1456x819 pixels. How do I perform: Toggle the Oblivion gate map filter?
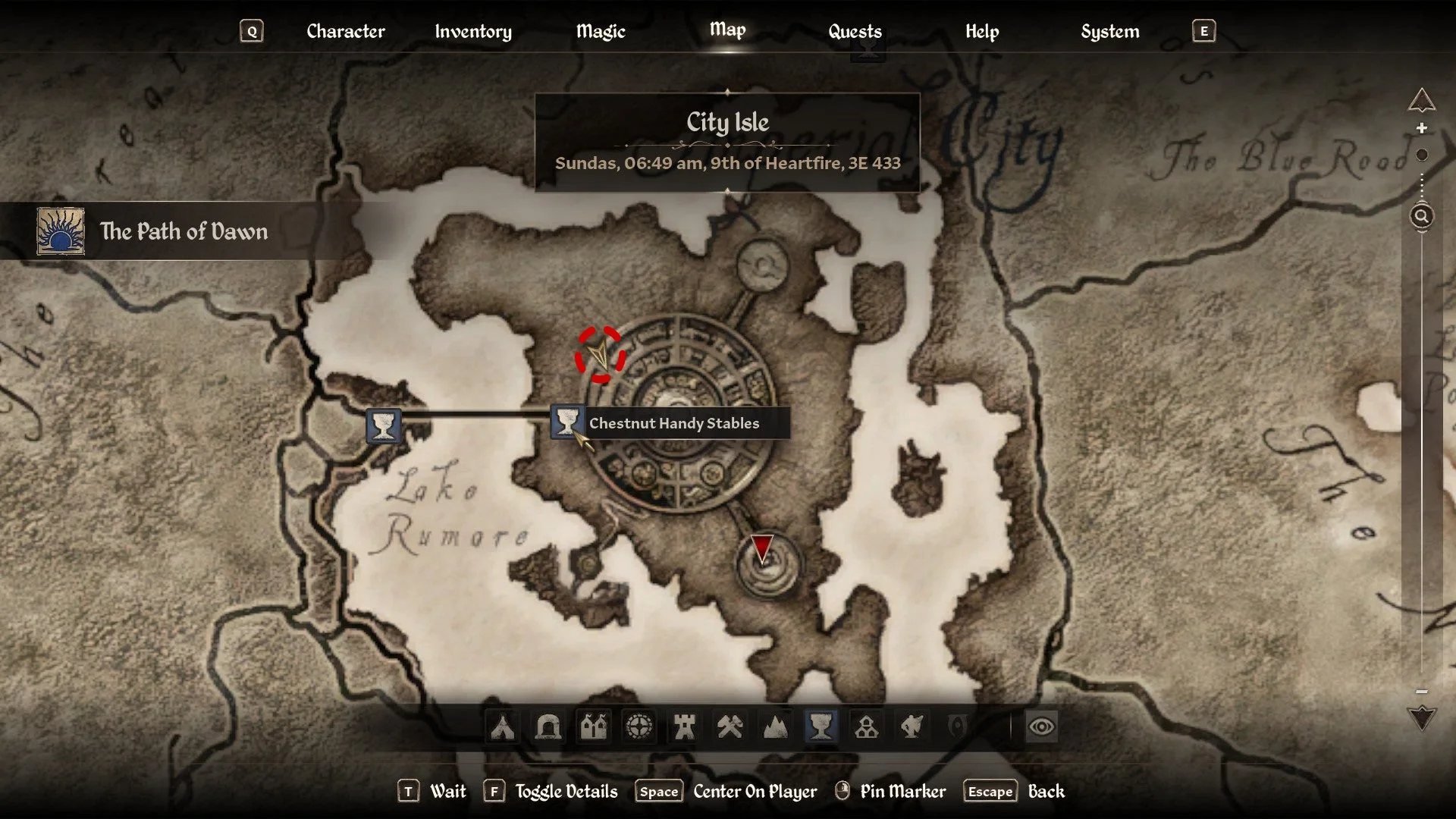957,726
